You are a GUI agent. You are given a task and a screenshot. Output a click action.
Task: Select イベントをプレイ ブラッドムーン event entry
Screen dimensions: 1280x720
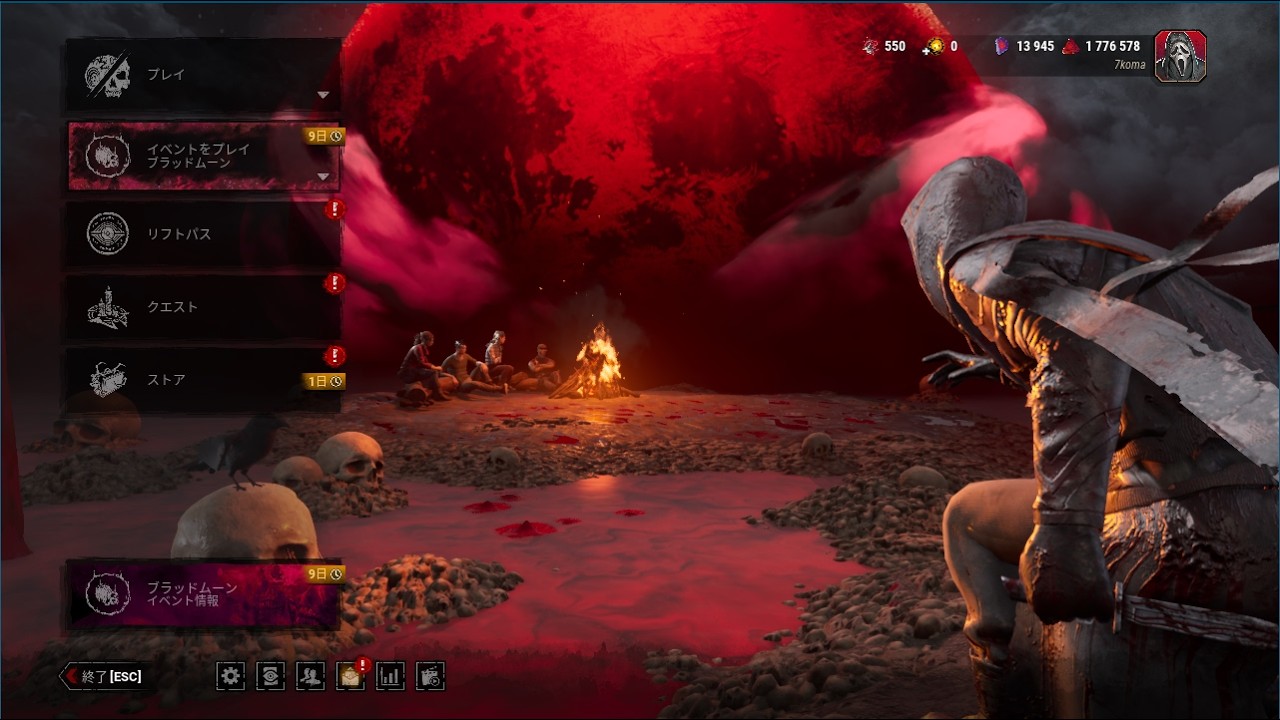pos(203,156)
